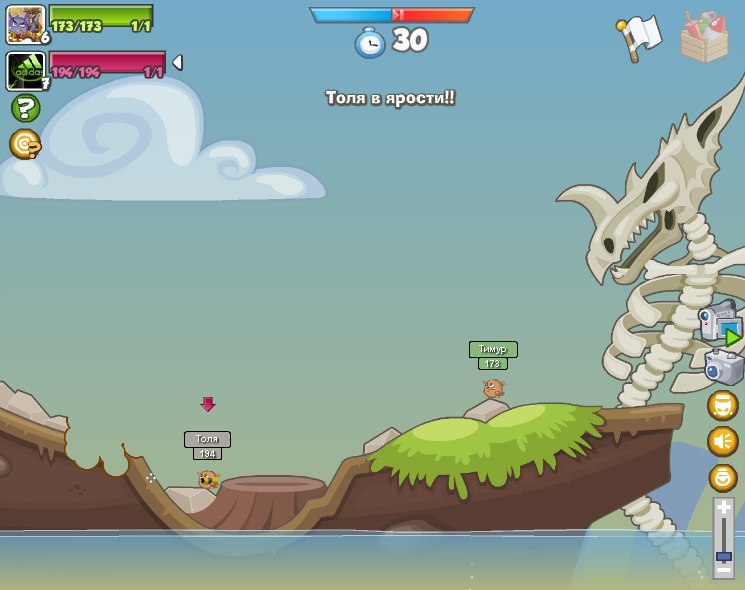745x590 pixels.
Task: Click the orange target hint button
Action: click(25, 144)
